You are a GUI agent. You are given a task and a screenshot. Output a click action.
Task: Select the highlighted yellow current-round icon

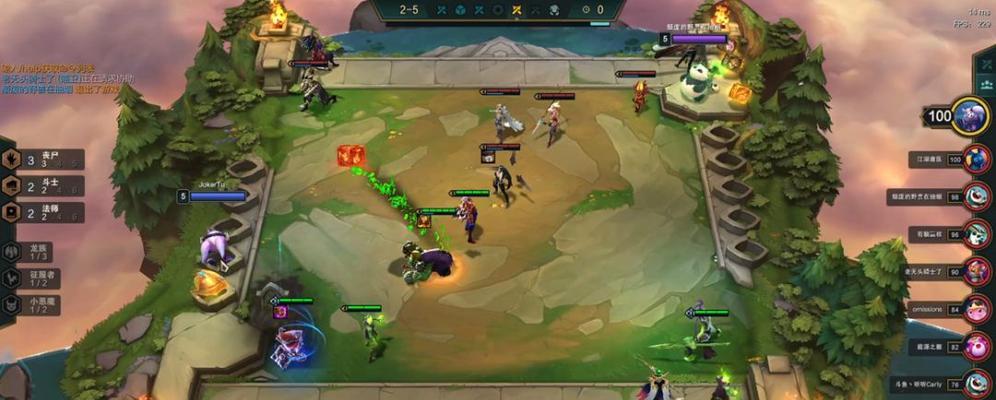(517, 10)
